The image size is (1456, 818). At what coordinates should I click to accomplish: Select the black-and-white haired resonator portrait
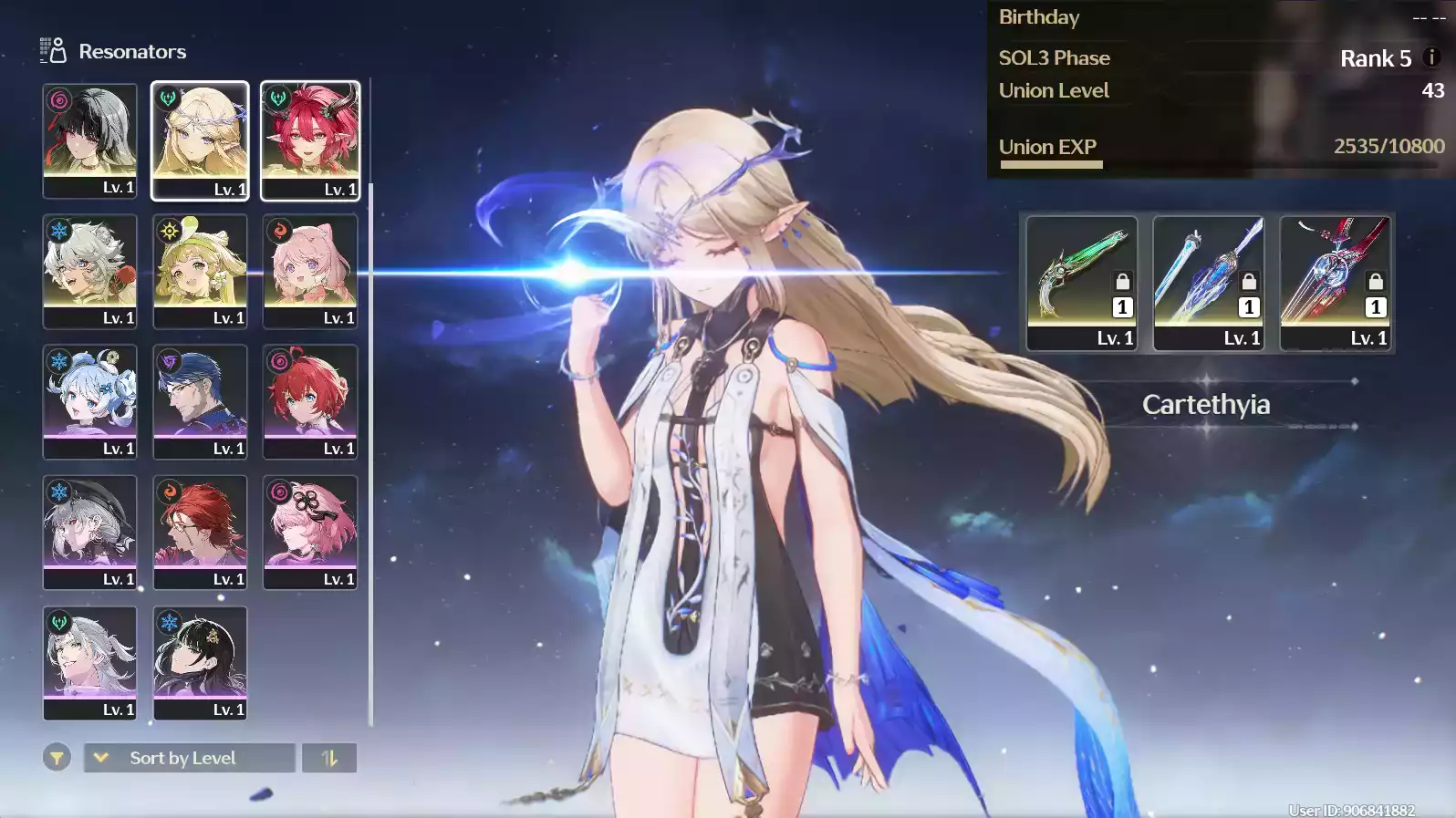tap(89, 140)
